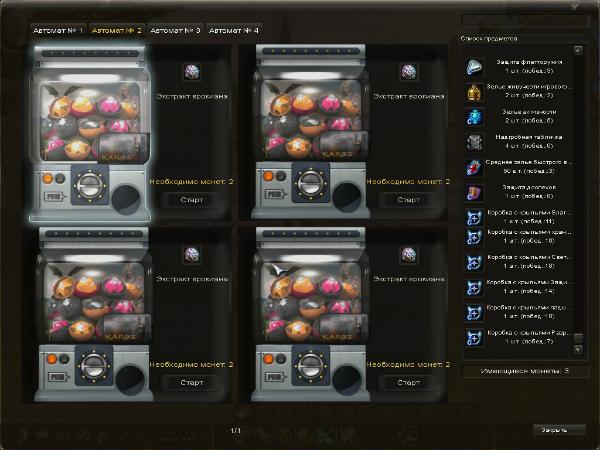
Task: Click the item list's scroll-up arrow
Action: [x=578, y=50]
